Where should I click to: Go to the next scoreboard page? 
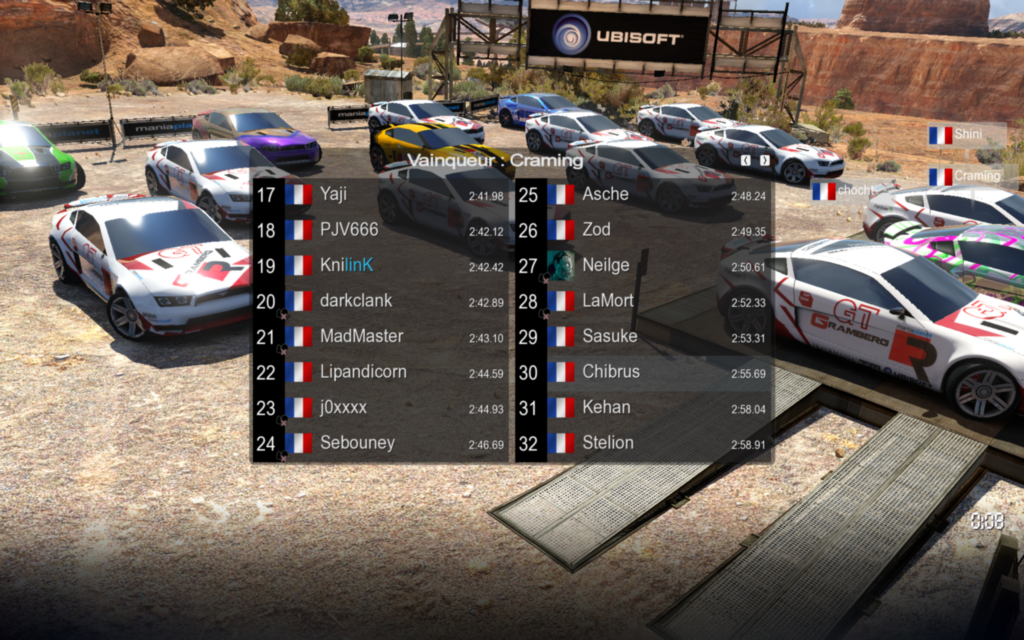tap(765, 160)
